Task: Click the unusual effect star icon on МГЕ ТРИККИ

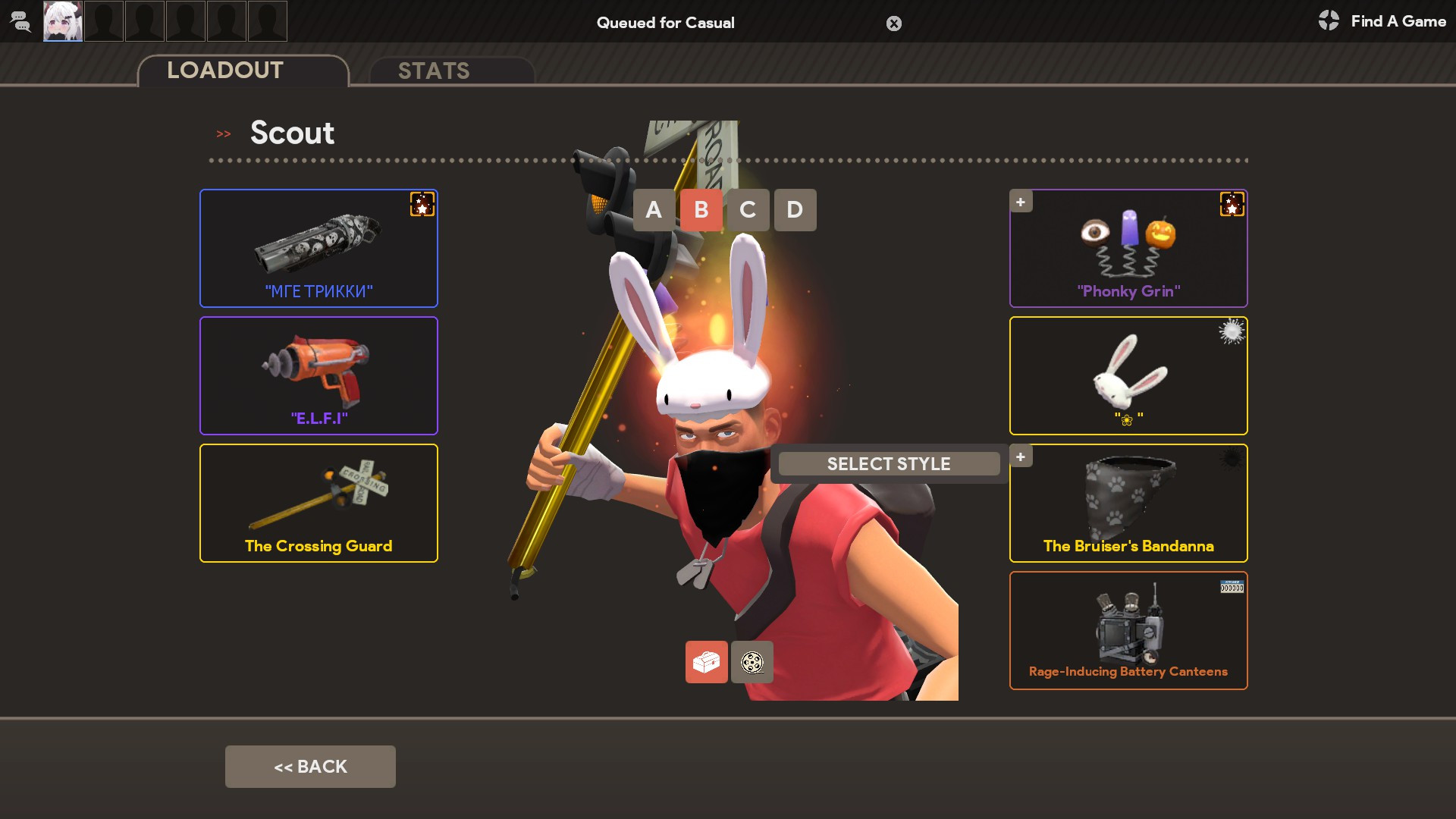Action: 422,203
